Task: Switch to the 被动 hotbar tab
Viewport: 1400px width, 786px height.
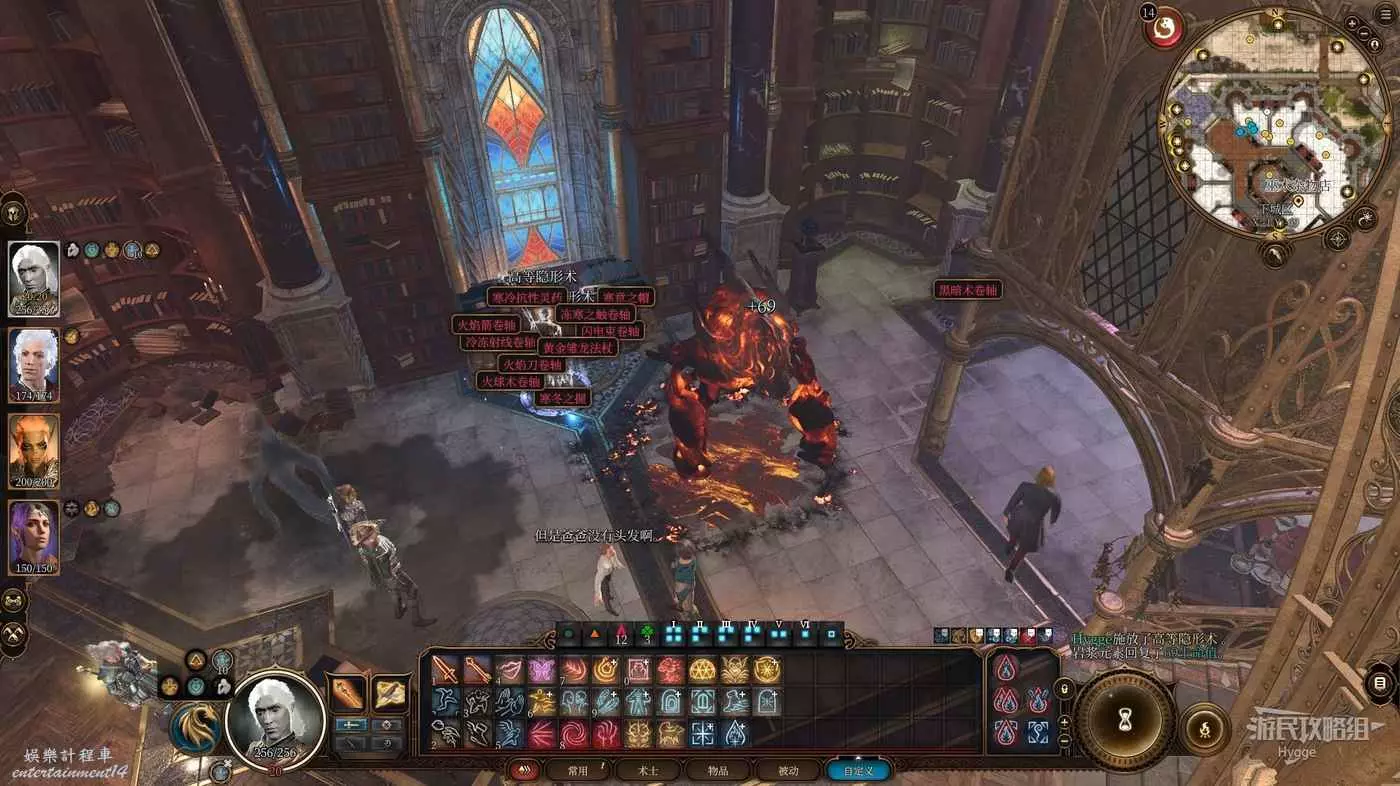Action: tap(789, 771)
